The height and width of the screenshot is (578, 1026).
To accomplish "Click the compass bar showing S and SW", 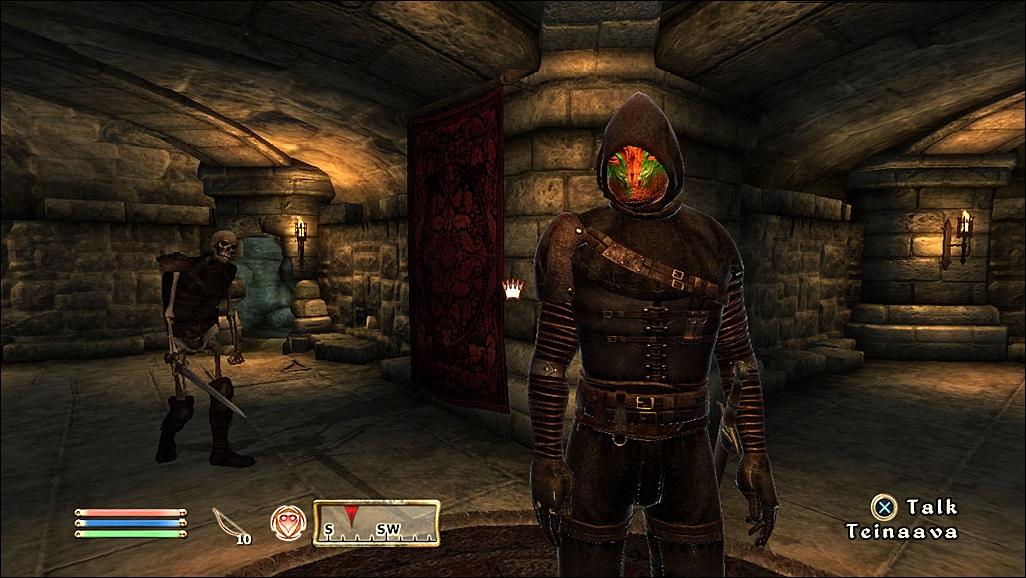I will tap(377, 523).
